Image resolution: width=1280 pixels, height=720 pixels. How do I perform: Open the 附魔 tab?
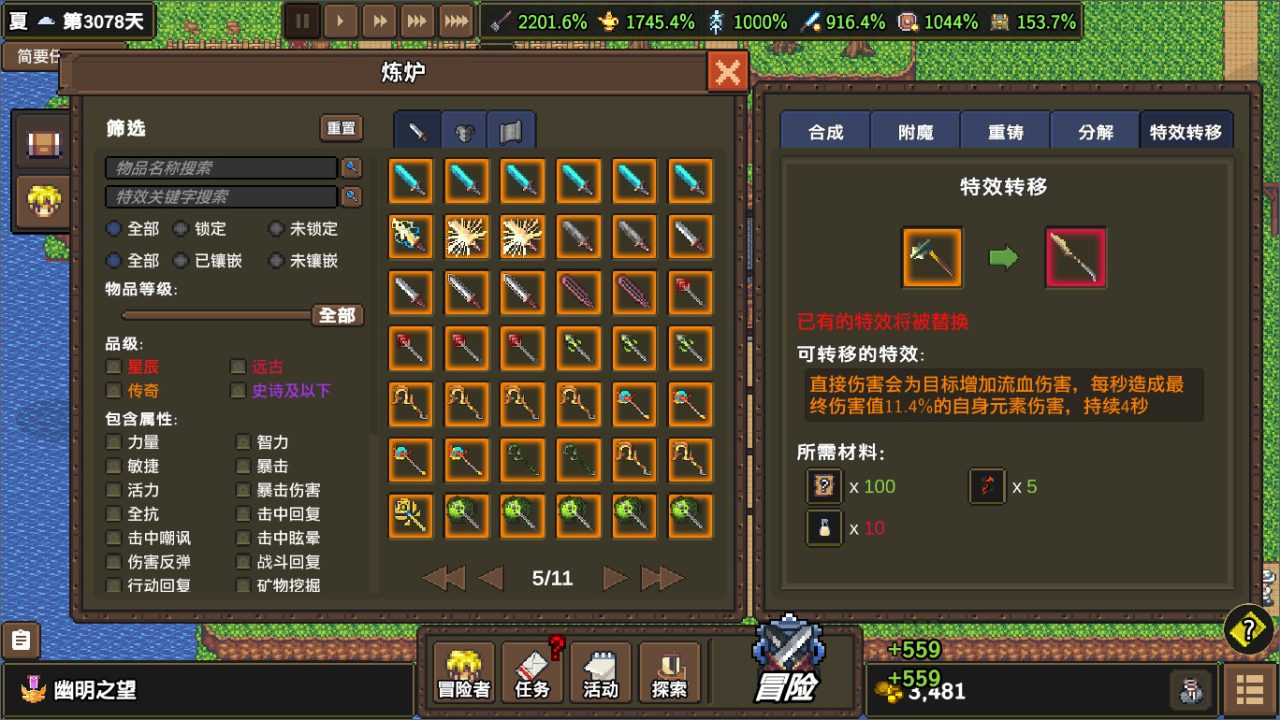click(x=915, y=129)
